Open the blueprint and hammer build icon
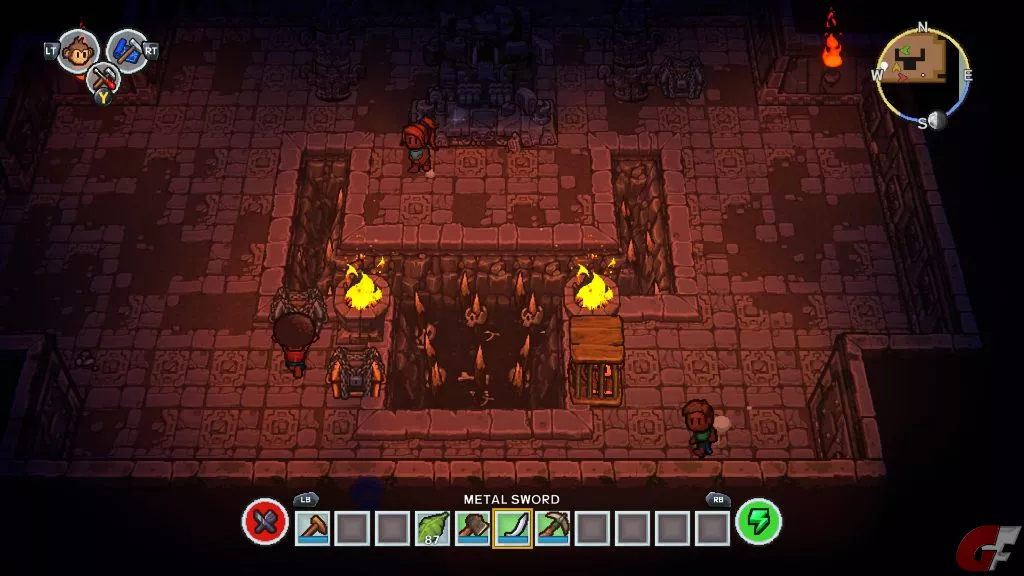The width and height of the screenshot is (1024, 576). pos(127,50)
